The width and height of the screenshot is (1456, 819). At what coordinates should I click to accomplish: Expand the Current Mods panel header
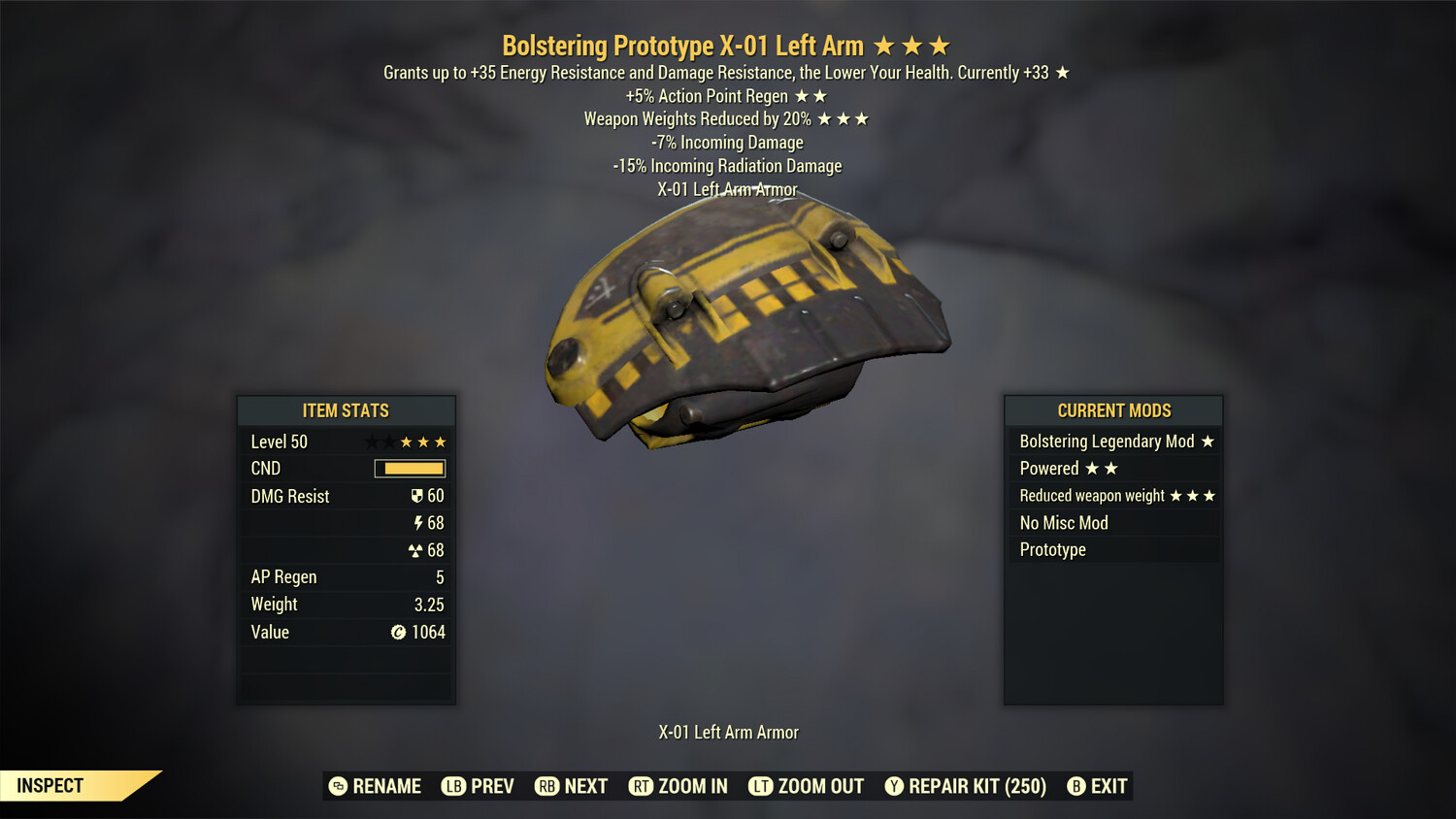point(1112,410)
